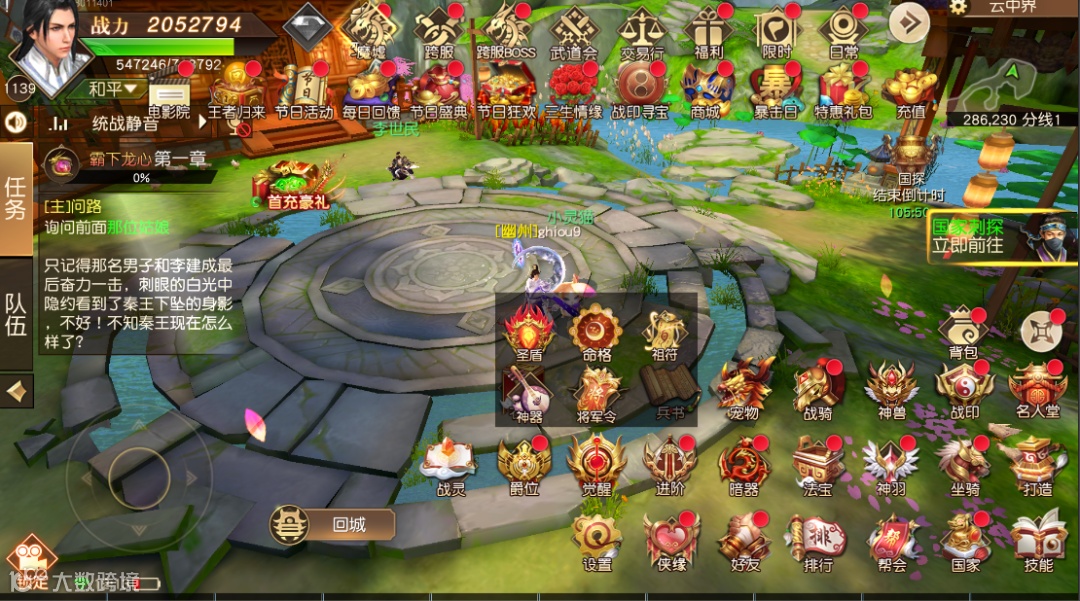Open the 和平 combat mode dropdown
1080x601 pixels.
(x=115, y=89)
